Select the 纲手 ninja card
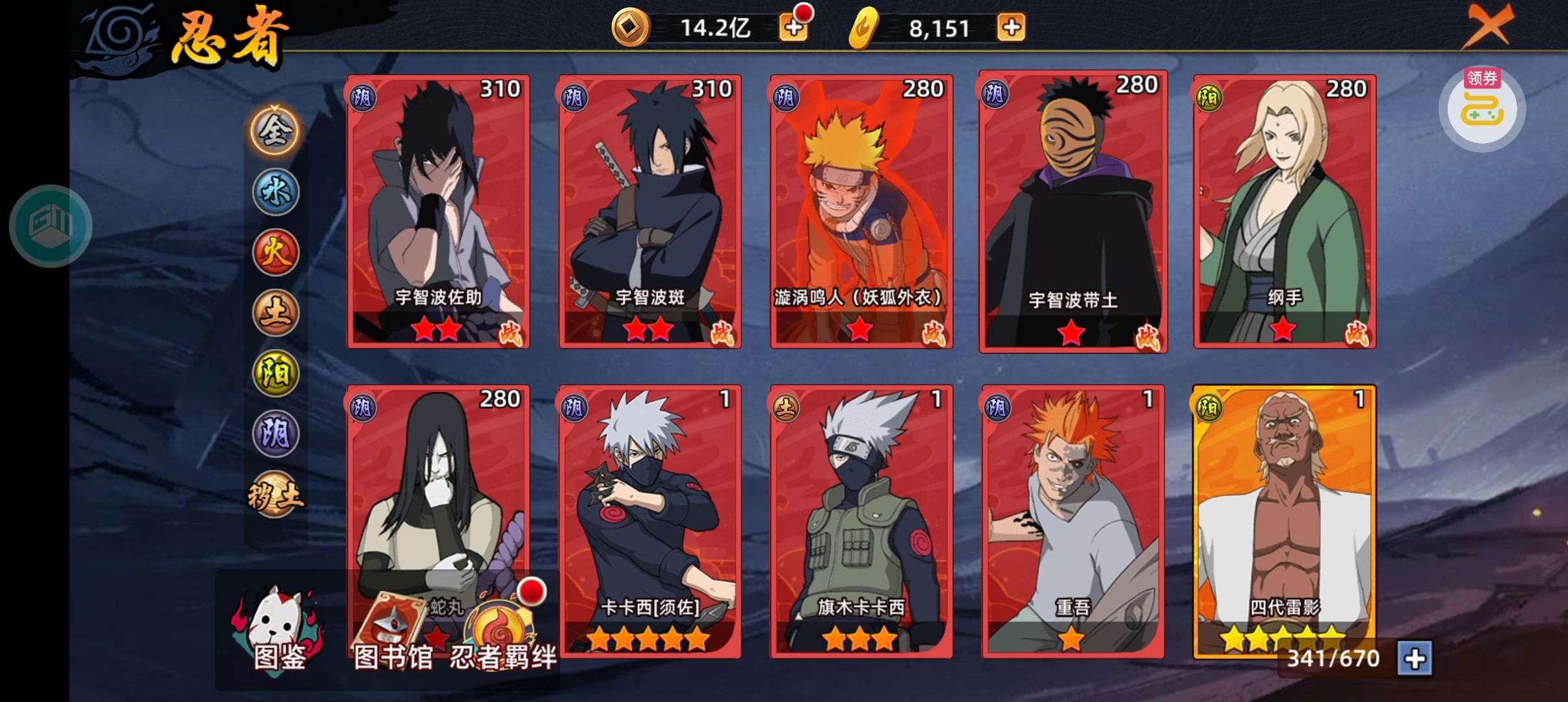This screenshot has width=1568, height=702. pyautogui.click(x=1285, y=211)
